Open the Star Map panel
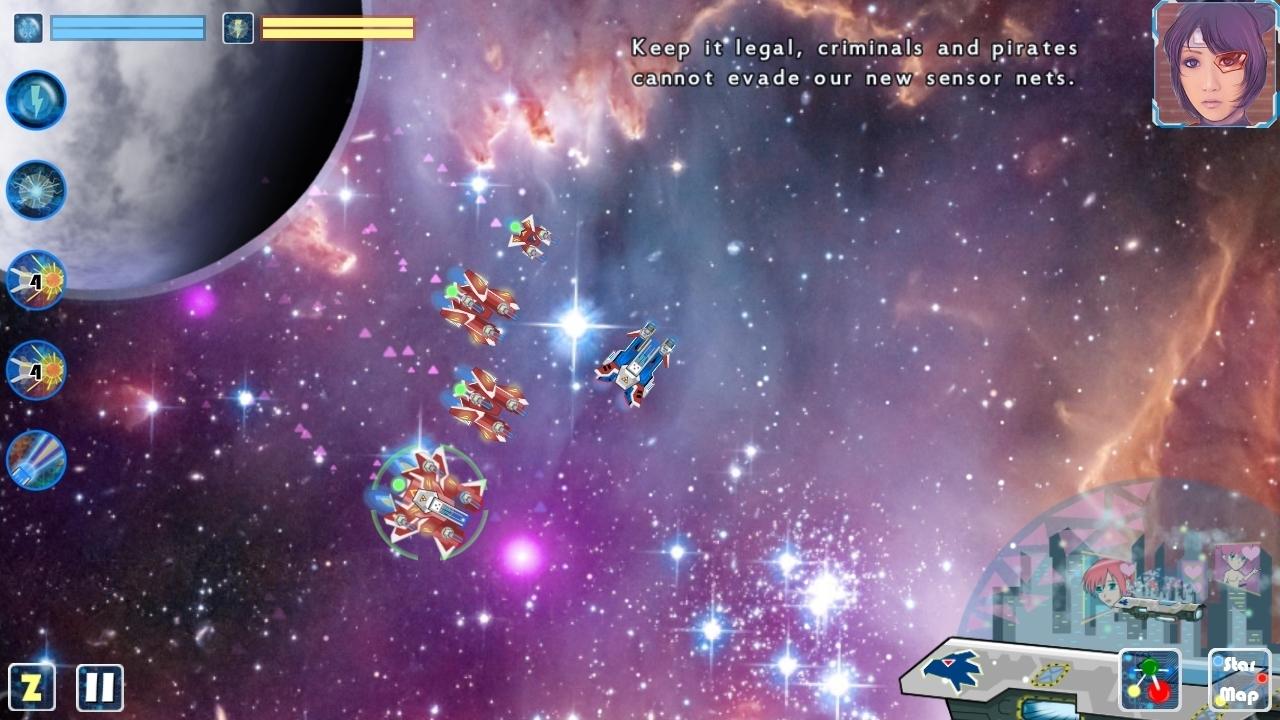This screenshot has width=1280, height=720. 1238,680
